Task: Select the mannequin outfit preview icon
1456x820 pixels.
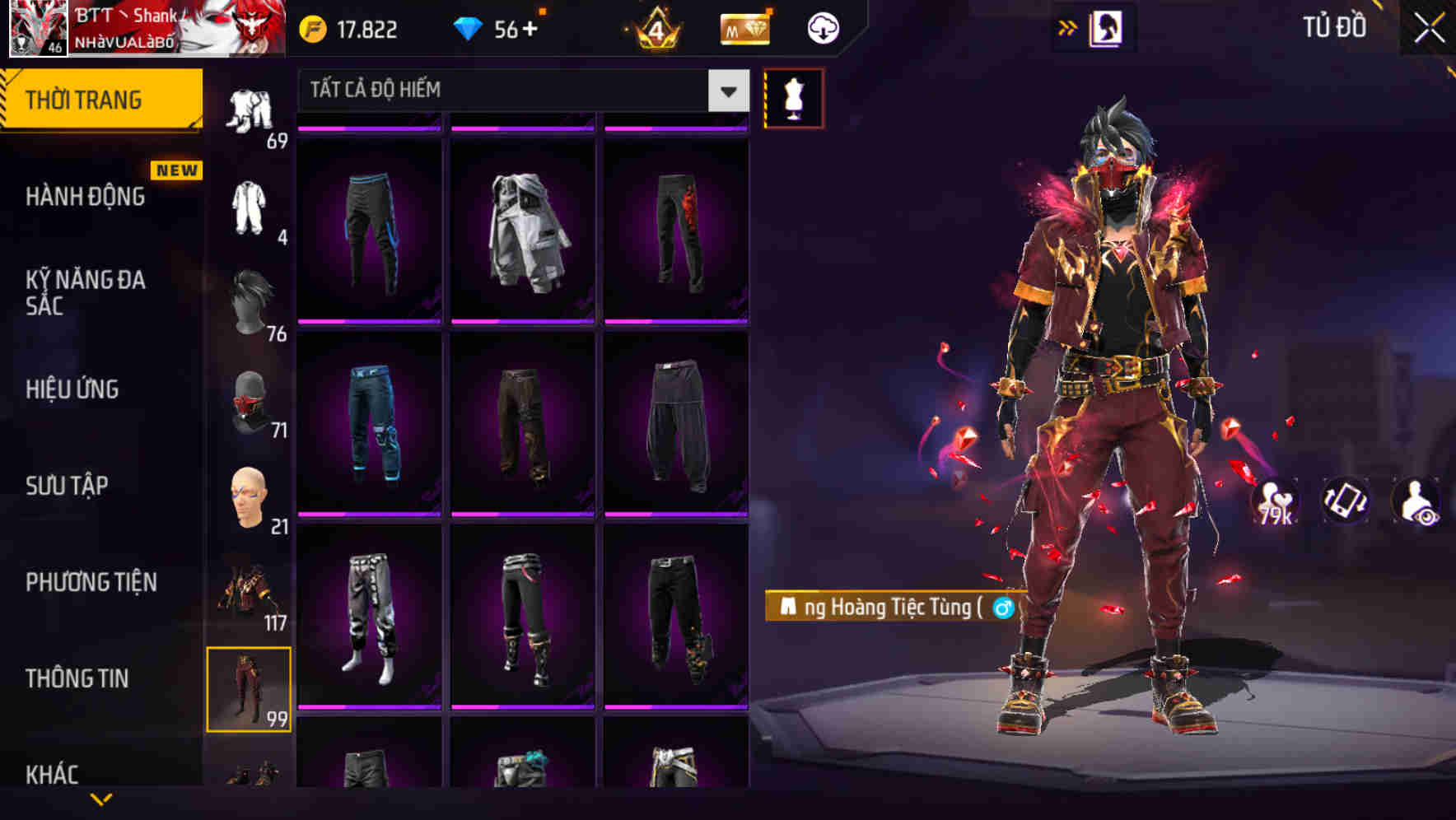Action: click(793, 96)
